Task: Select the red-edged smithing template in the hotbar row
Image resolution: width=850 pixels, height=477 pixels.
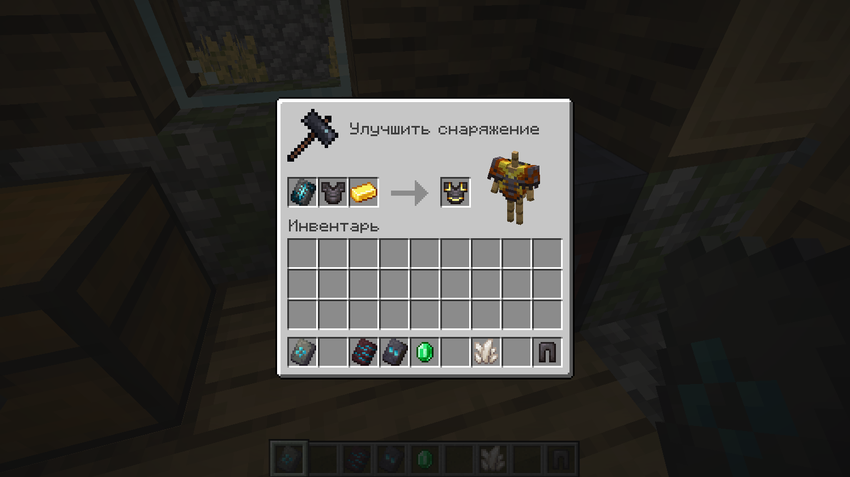Action: click(364, 352)
